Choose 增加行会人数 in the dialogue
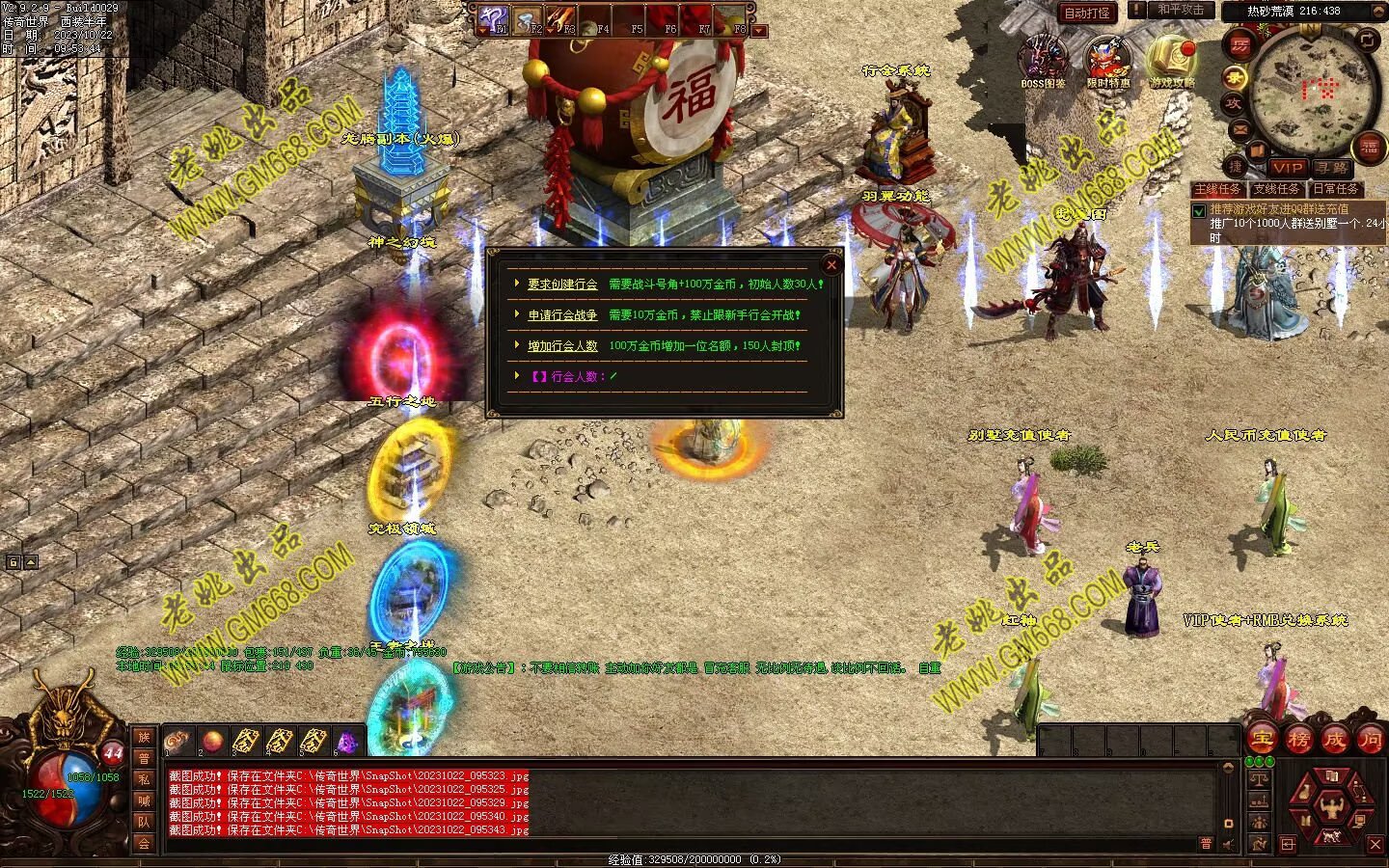1389x868 pixels. click(562, 346)
